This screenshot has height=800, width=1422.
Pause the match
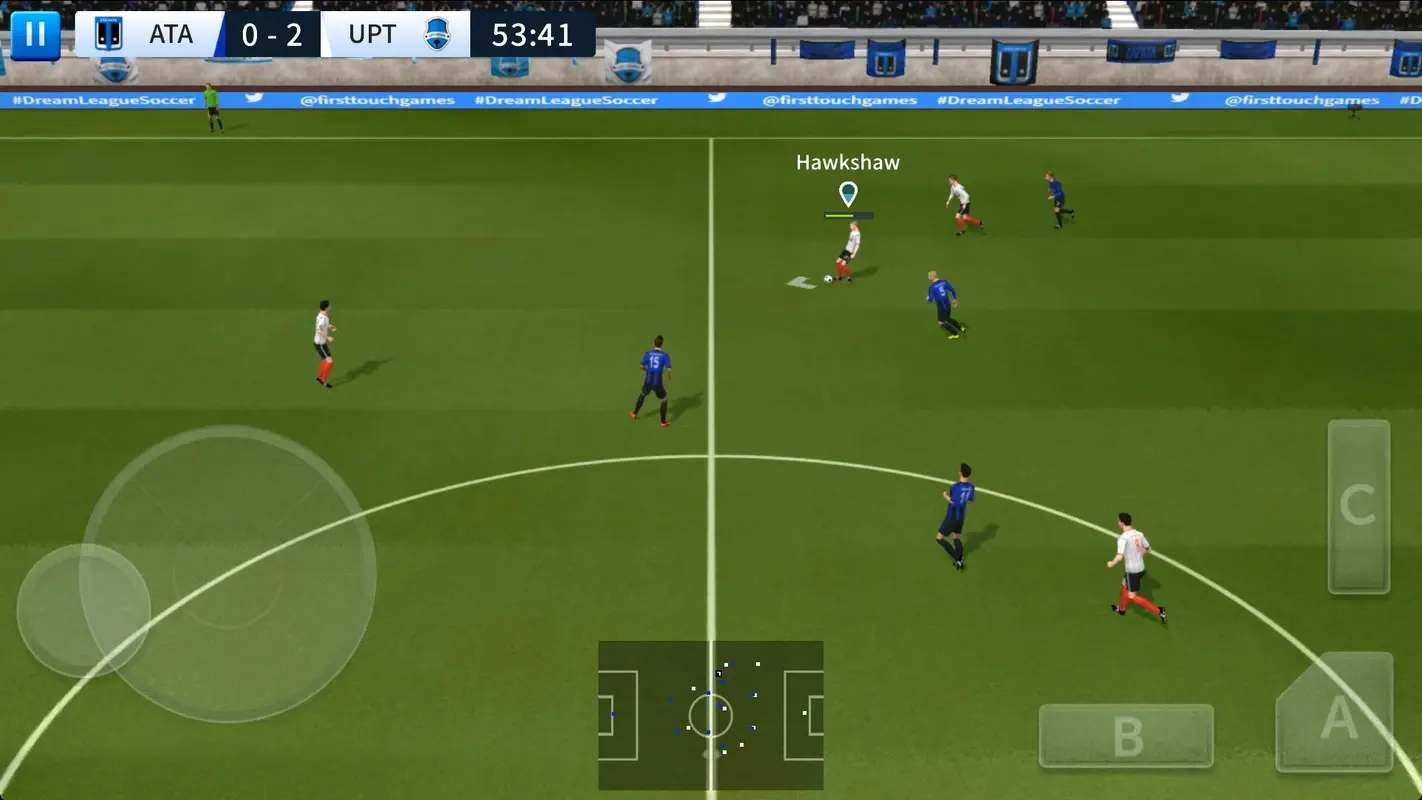tap(35, 35)
